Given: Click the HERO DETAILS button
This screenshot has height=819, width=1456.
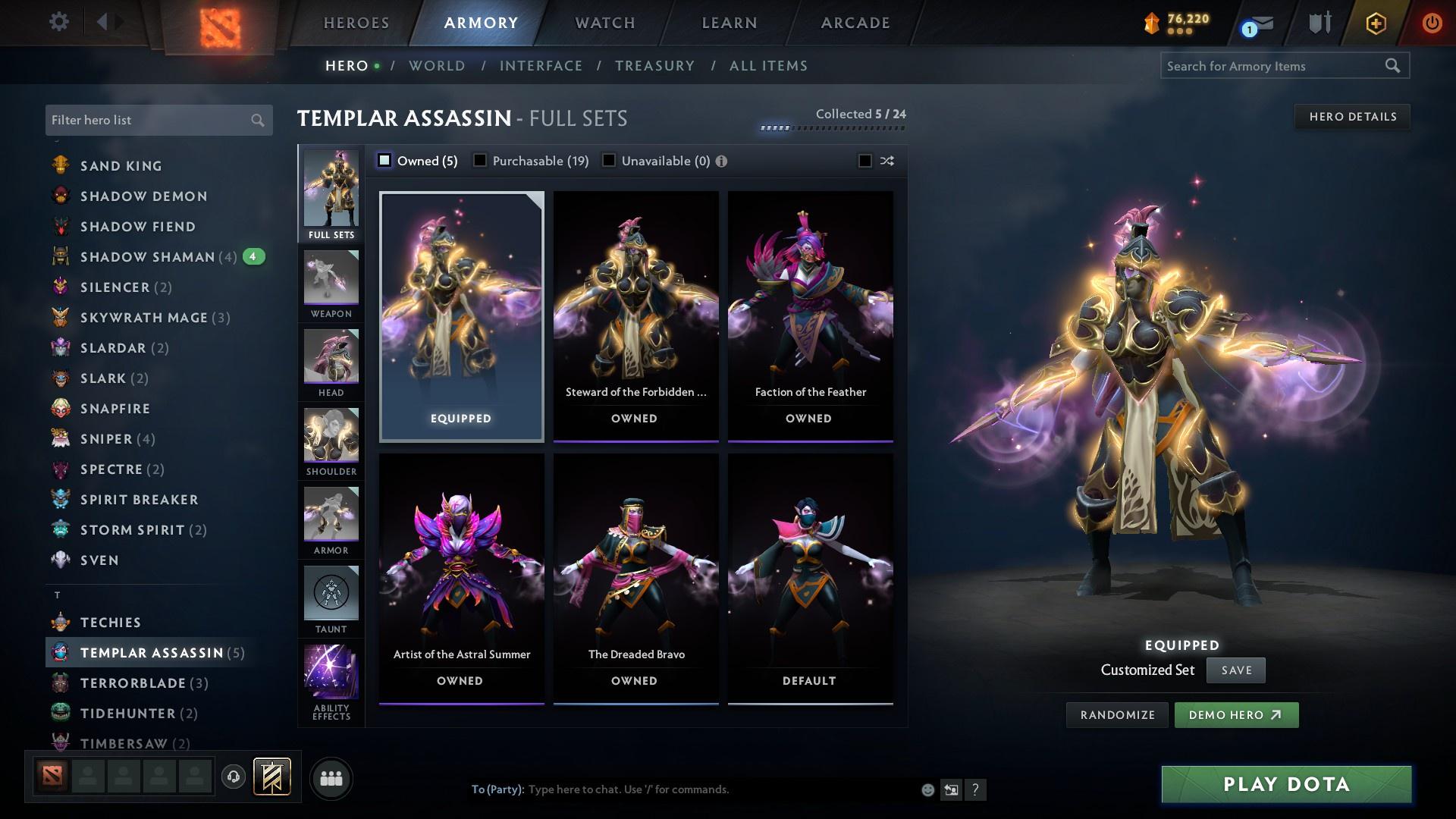Looking at the screenshot, I should [x=1352, y=116].
